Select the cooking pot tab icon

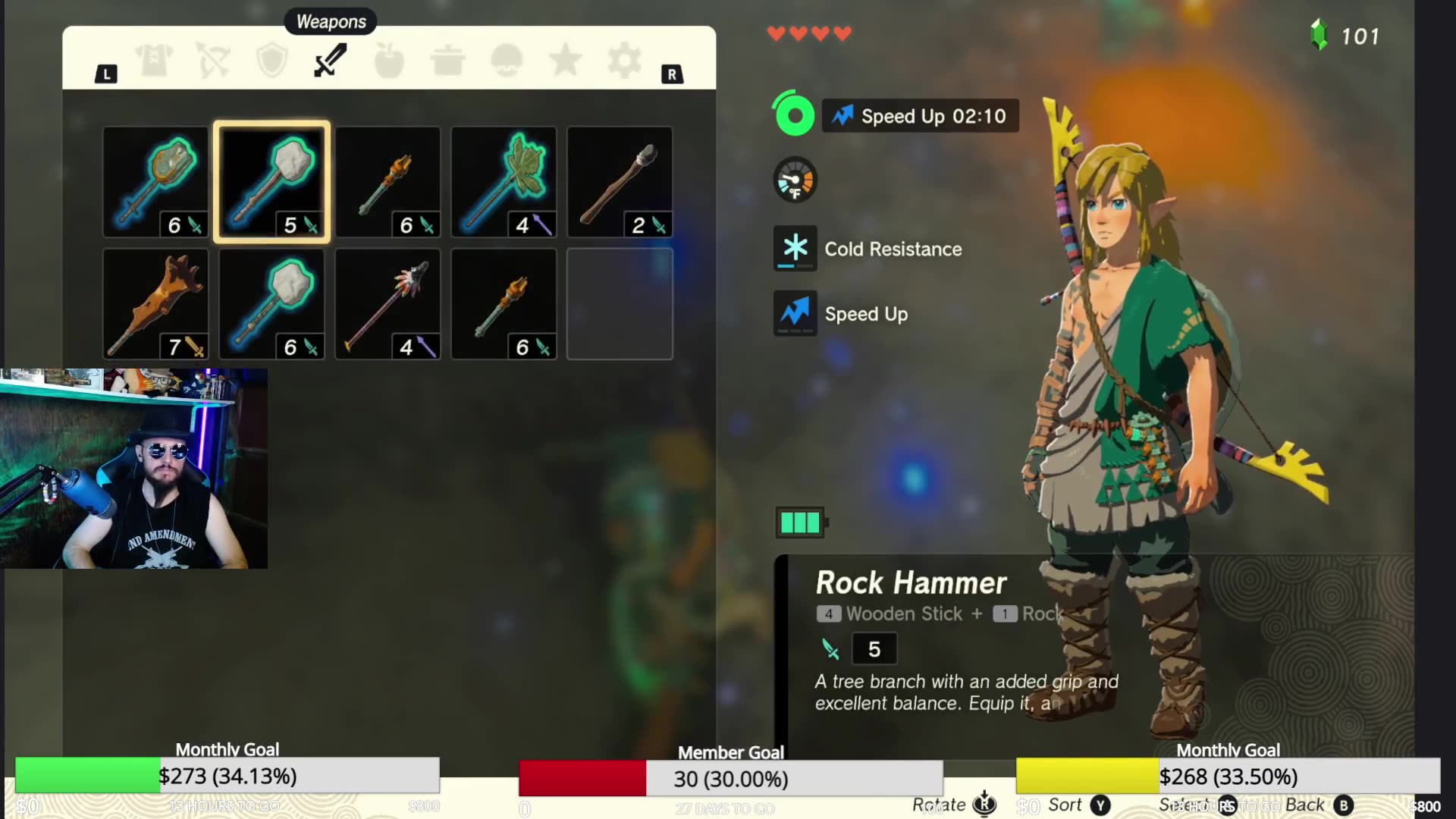447,60
